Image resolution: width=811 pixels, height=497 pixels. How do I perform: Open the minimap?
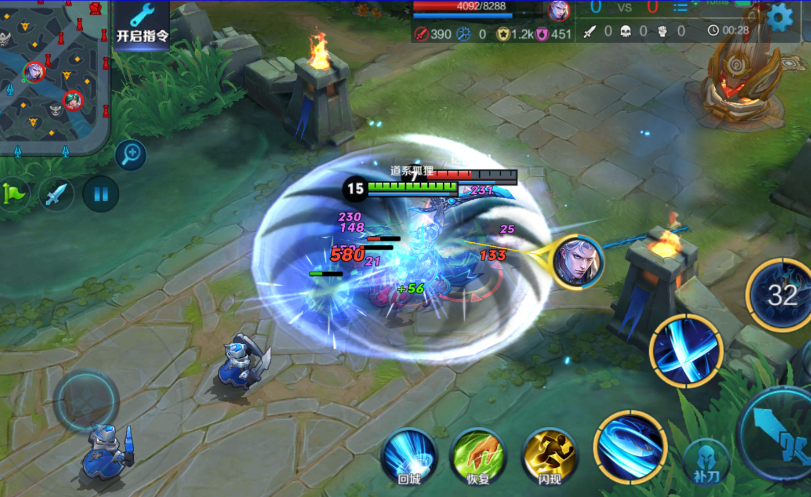[x=53, y=76]
